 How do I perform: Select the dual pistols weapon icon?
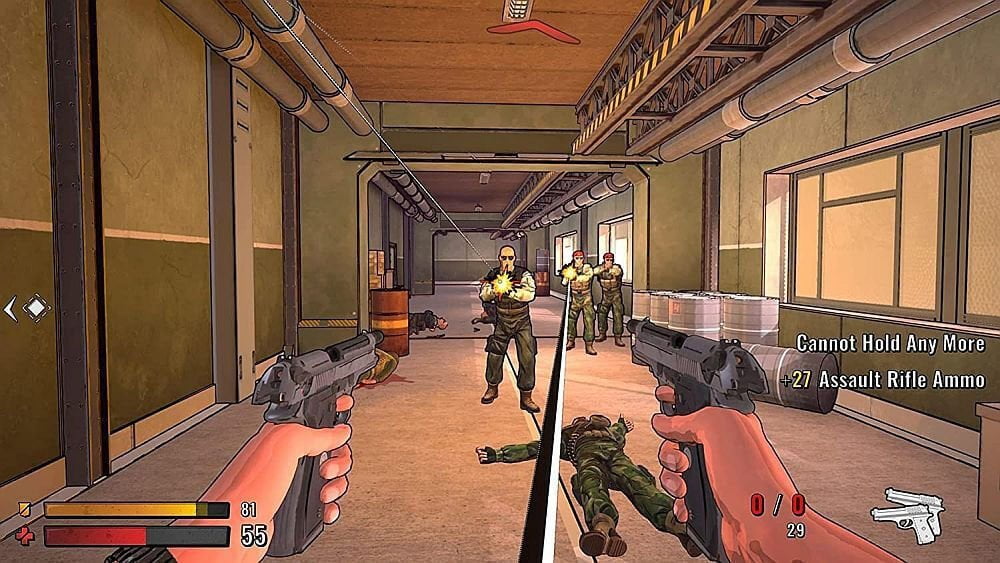pyautogui.click(x=908, y=515)
